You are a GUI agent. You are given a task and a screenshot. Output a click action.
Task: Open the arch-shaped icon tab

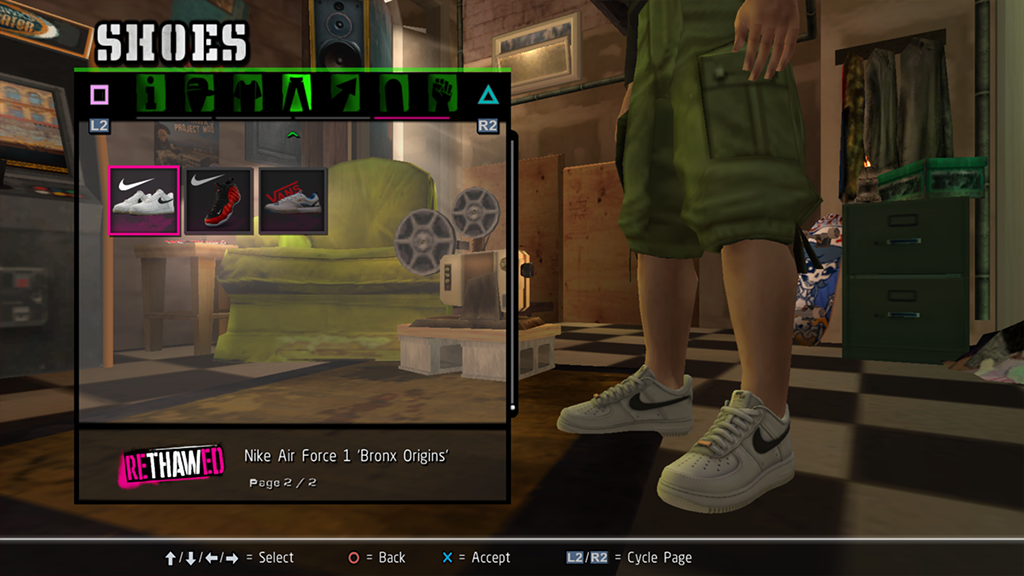[x=392, y=95]
